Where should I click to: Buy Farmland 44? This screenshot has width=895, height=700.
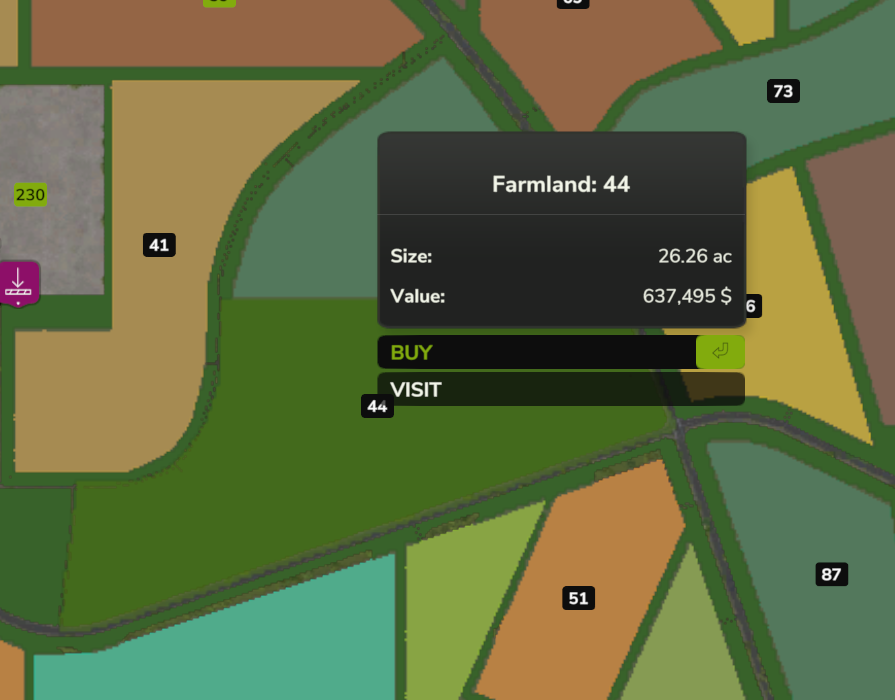pos(560,352)
